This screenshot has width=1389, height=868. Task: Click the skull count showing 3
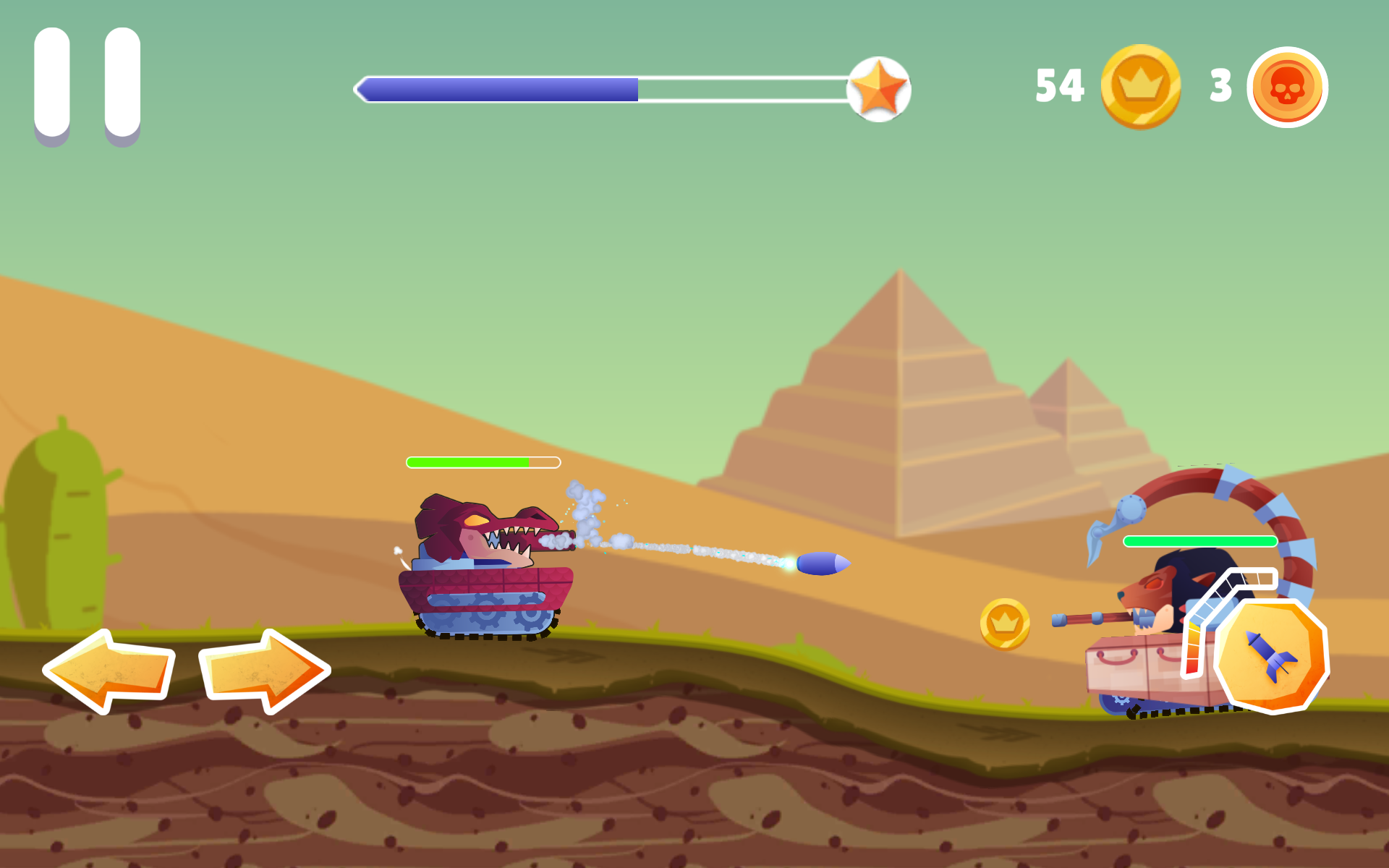click(1219, 85)
